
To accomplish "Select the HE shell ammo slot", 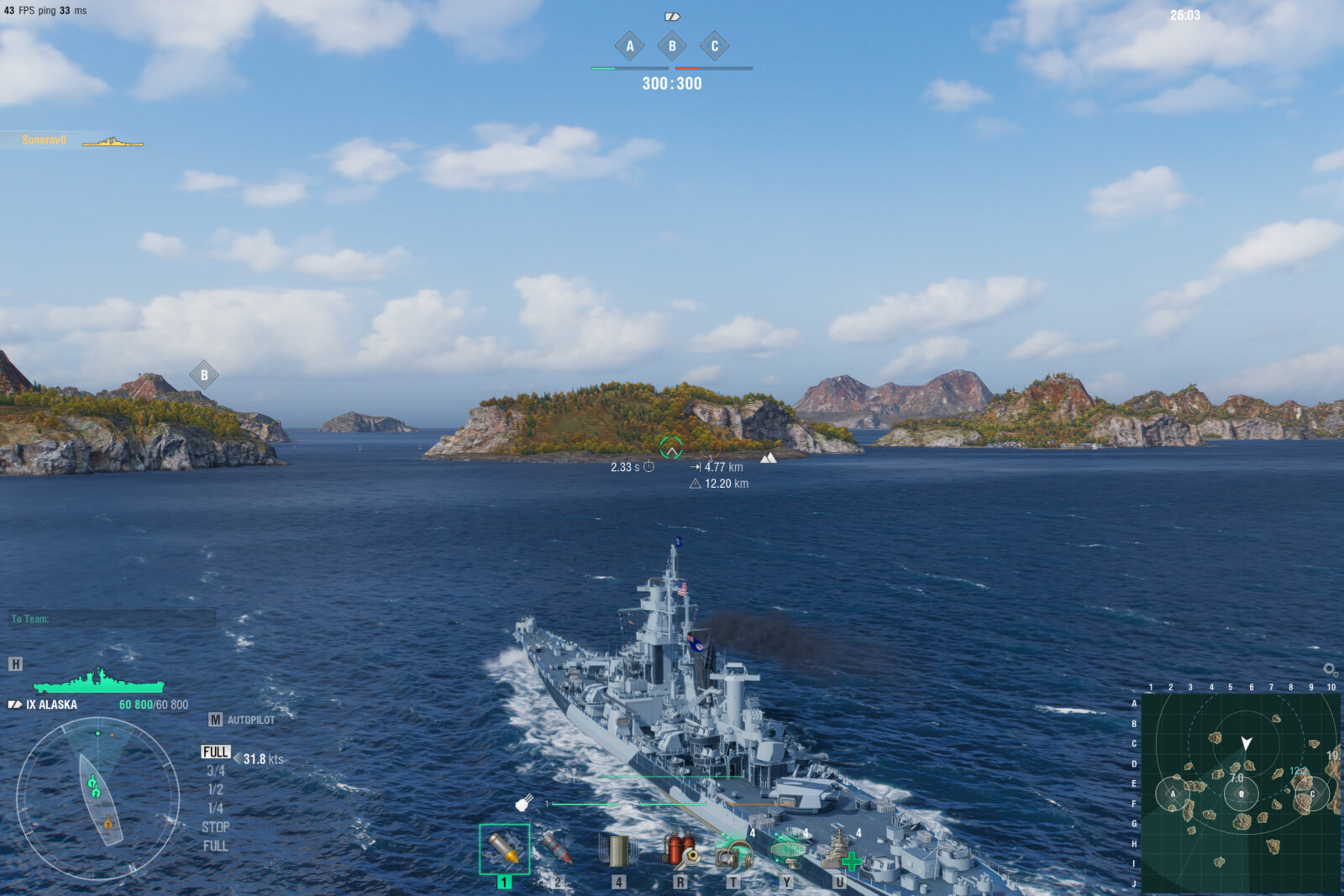I will tap(504, 849).
